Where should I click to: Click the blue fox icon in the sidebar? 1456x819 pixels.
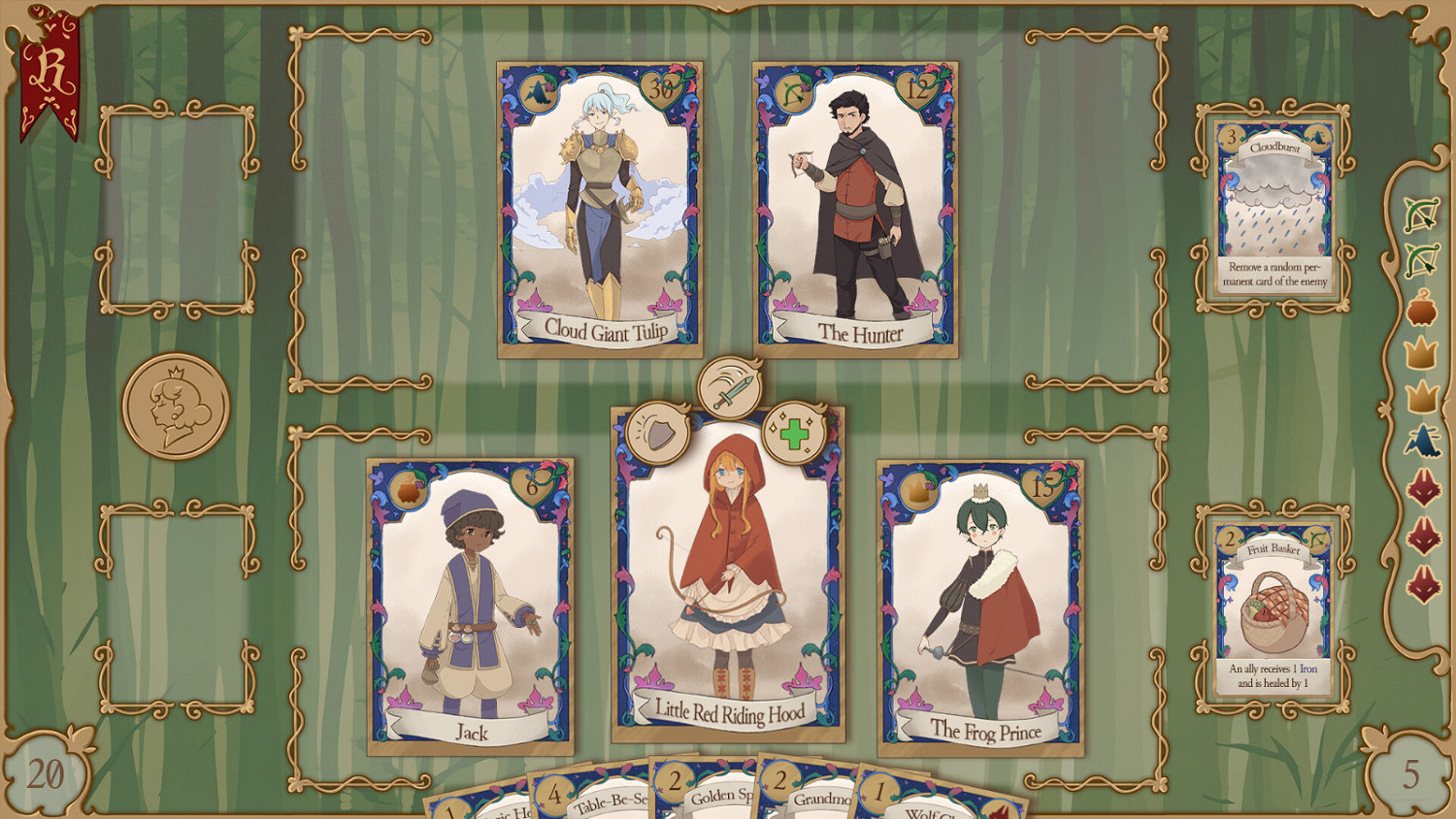pyautogui.click(x=1422, y=442)
